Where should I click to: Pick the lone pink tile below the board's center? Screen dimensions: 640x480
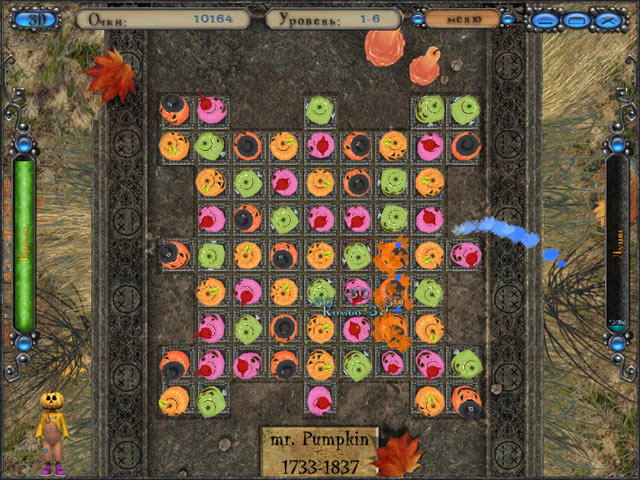(320, 400)
